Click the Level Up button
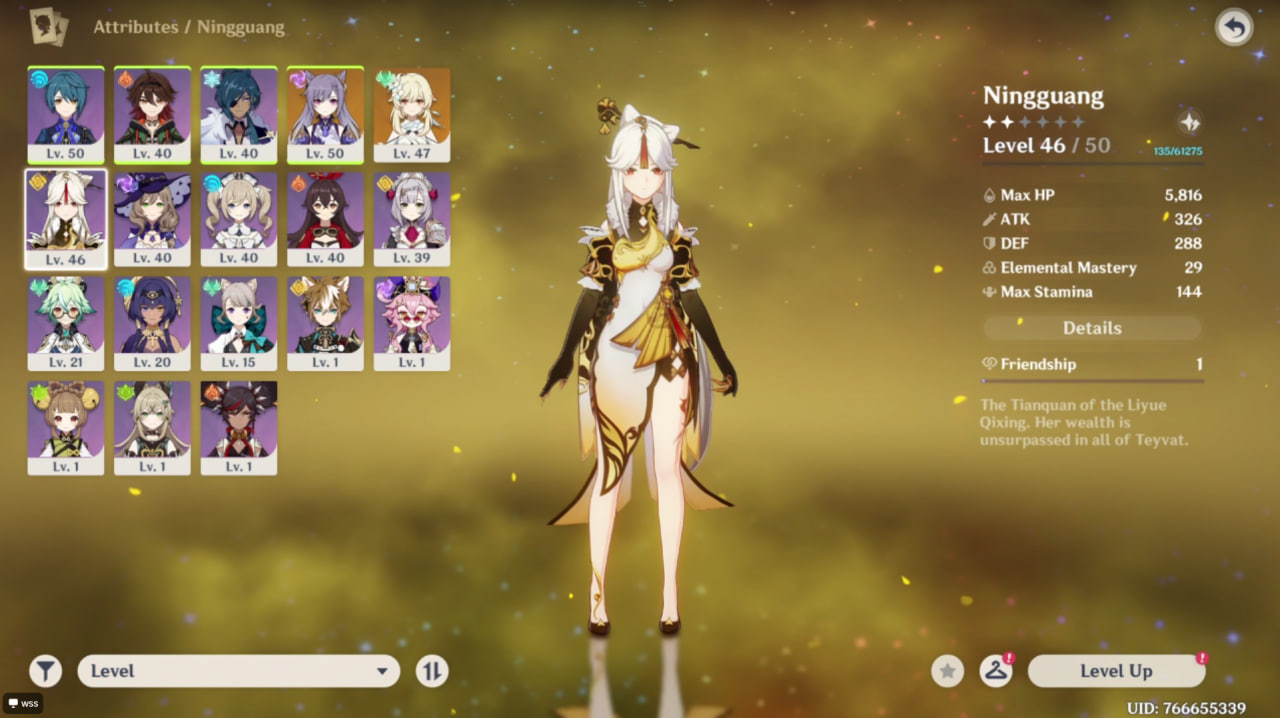The image size is (1280, 718). tap(1116, 671)
